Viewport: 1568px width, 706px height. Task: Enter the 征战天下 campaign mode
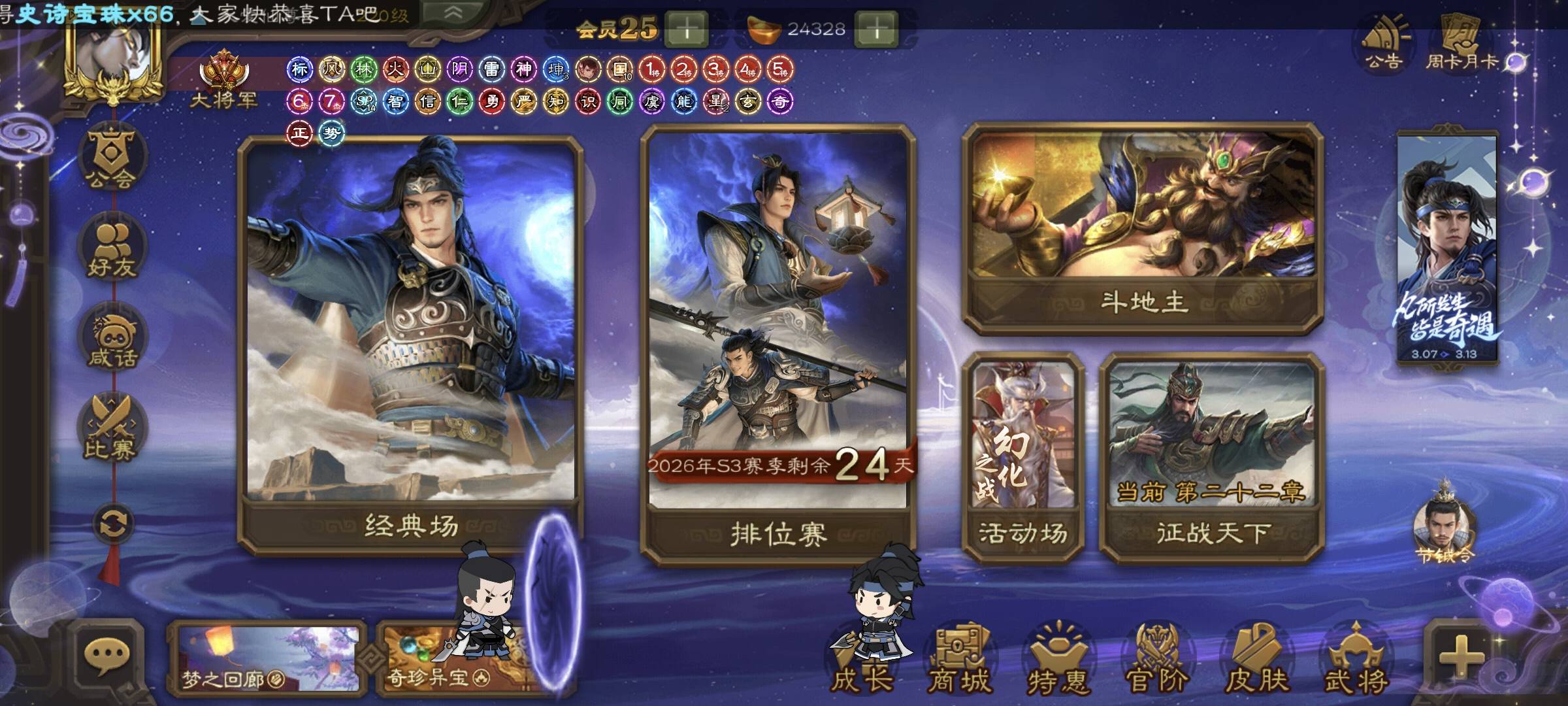click(1213, 458)
